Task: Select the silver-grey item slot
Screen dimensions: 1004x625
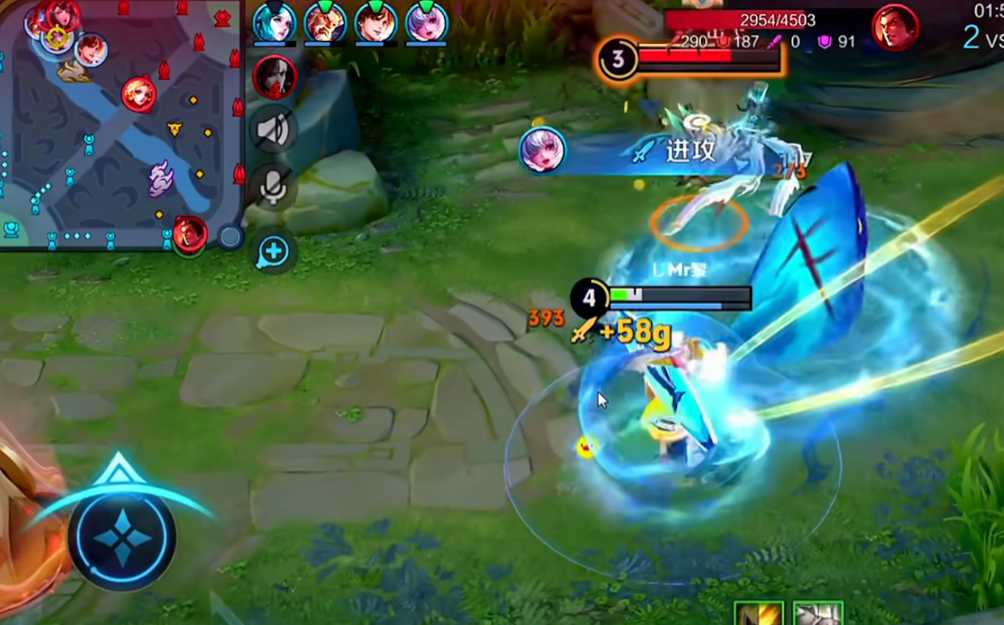Action: tap(817, 614)
